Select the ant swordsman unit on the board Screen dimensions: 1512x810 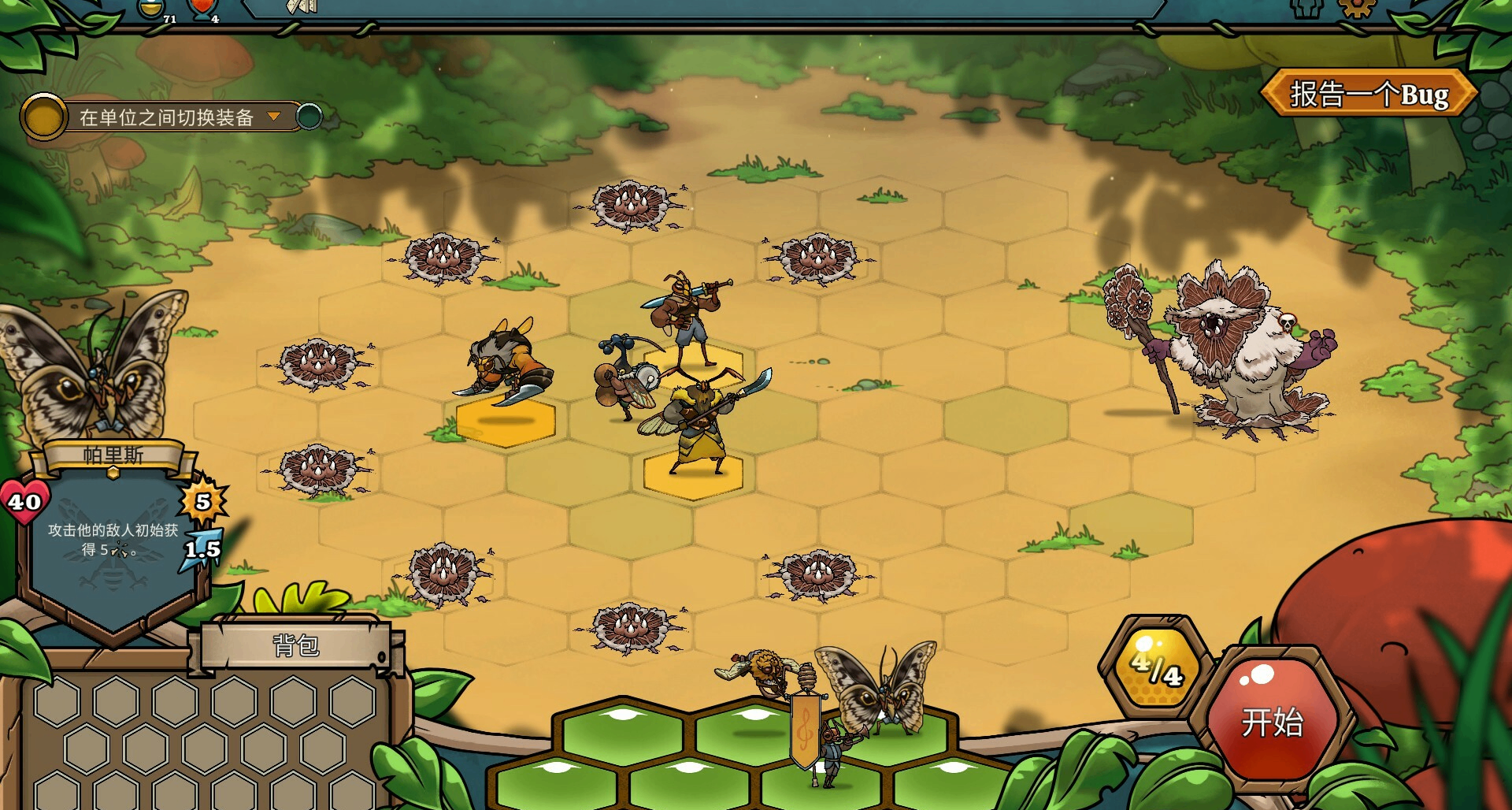(x=685, y=315)
